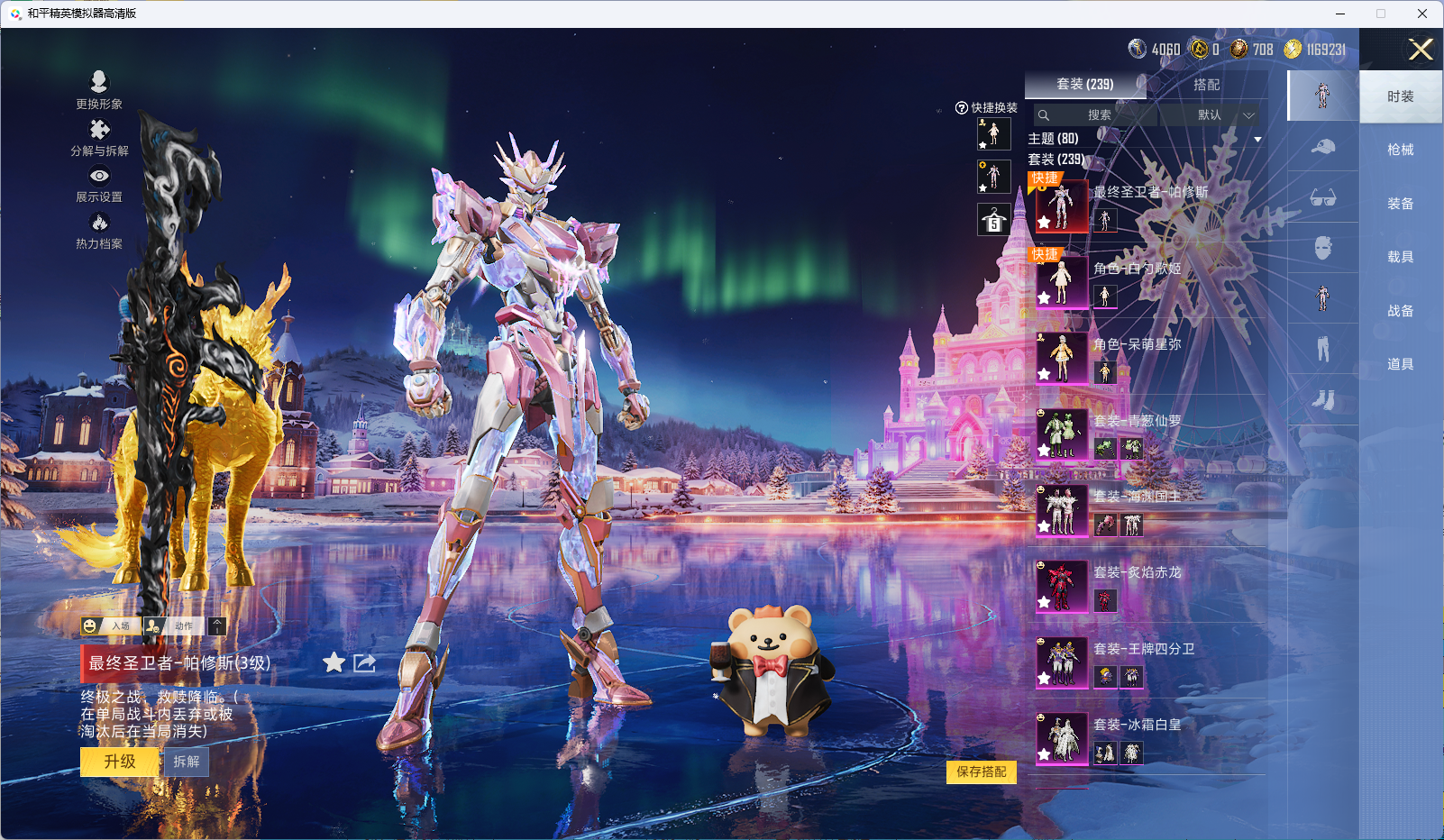The height and width of the screenshot is (840, 1444).
Task: Open 更换形象 change appearance
Action: coord(99,90)
